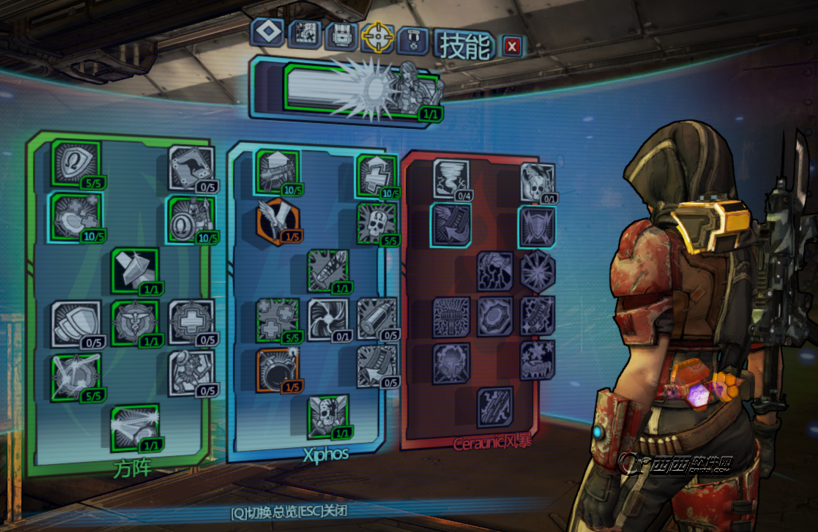Select the winged sword skill in Xiphos
Image resolution: width=818 pixels, height=532 pixels.
tap(277, 218)
